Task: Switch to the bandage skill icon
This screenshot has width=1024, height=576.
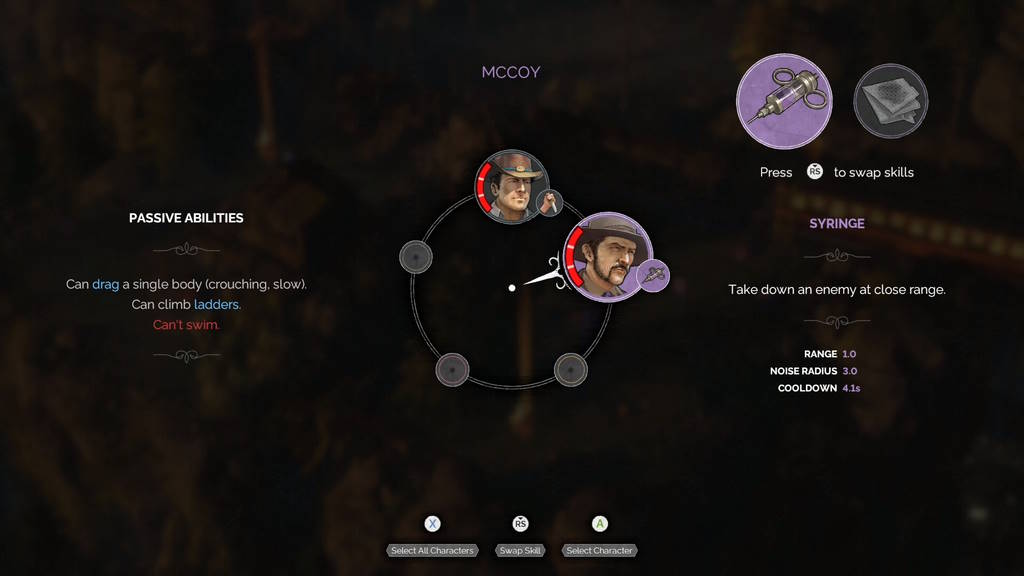Action: 890,101
